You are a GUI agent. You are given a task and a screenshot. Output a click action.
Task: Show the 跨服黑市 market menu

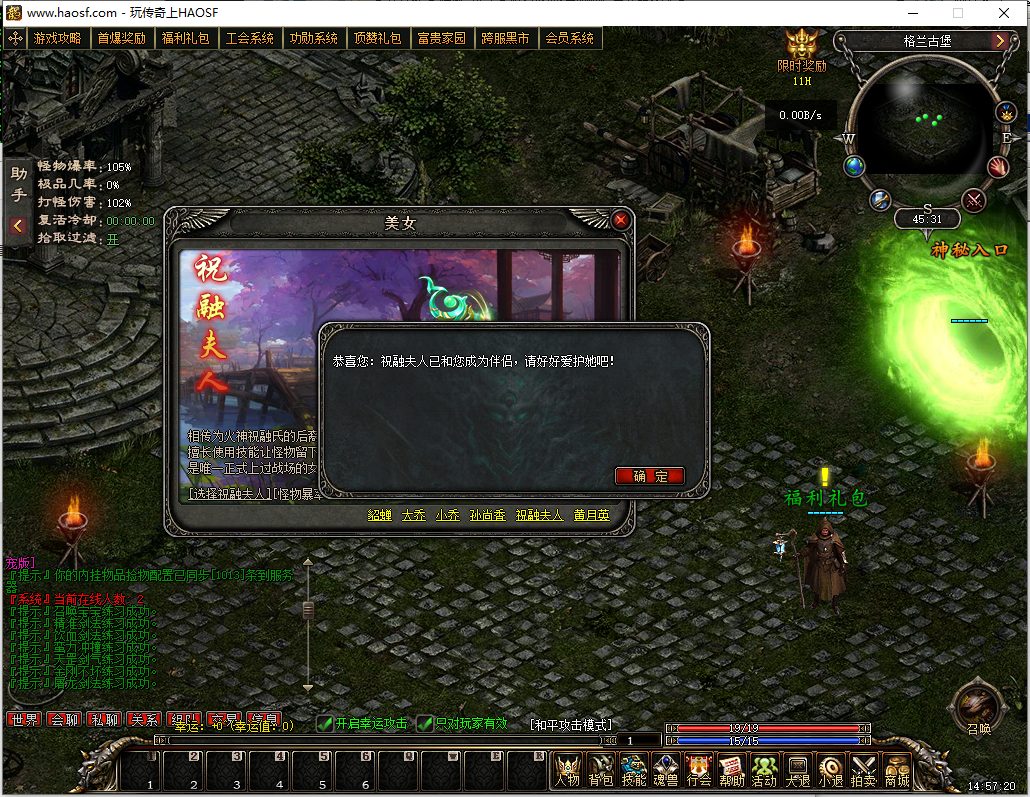pos(505,39)
